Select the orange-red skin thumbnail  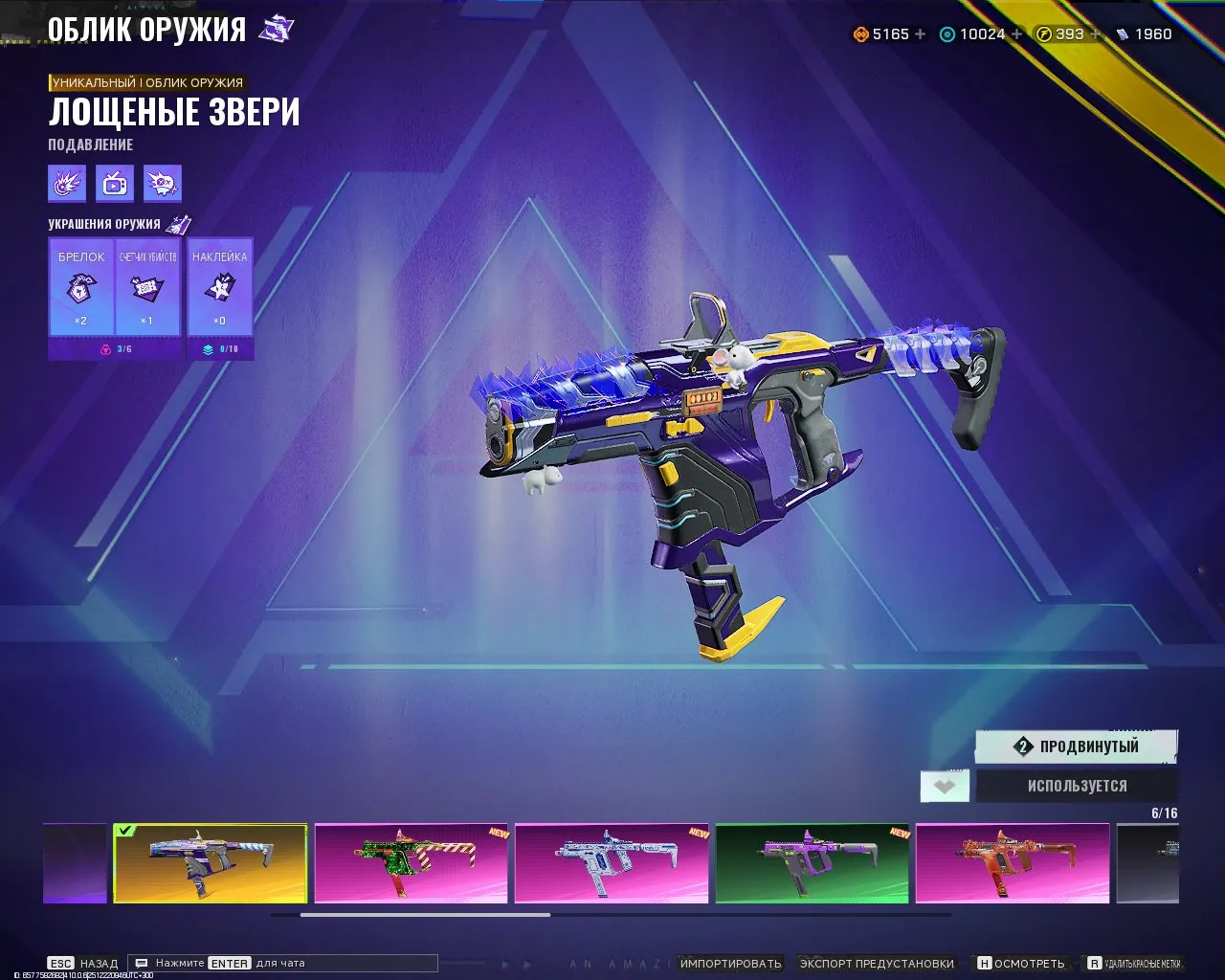pyautogui.click(x=1012, y=863)
